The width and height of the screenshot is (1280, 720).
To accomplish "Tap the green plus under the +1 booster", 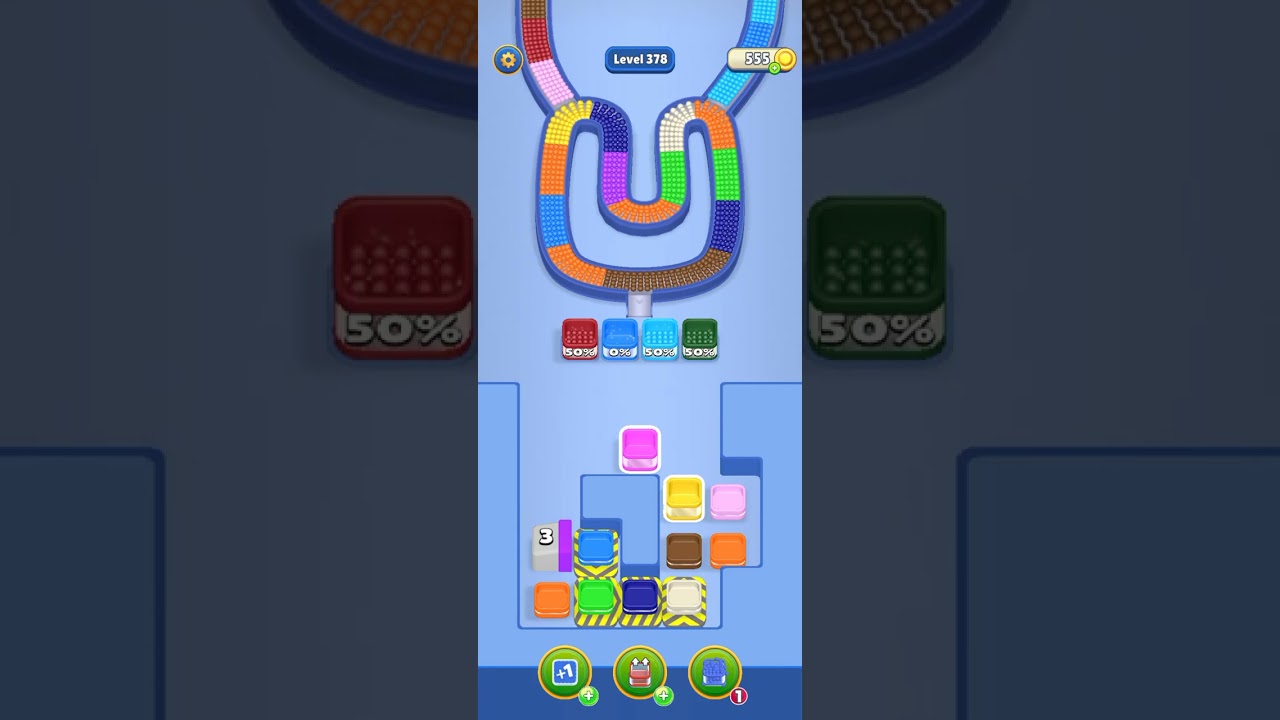I will [588, 697].
